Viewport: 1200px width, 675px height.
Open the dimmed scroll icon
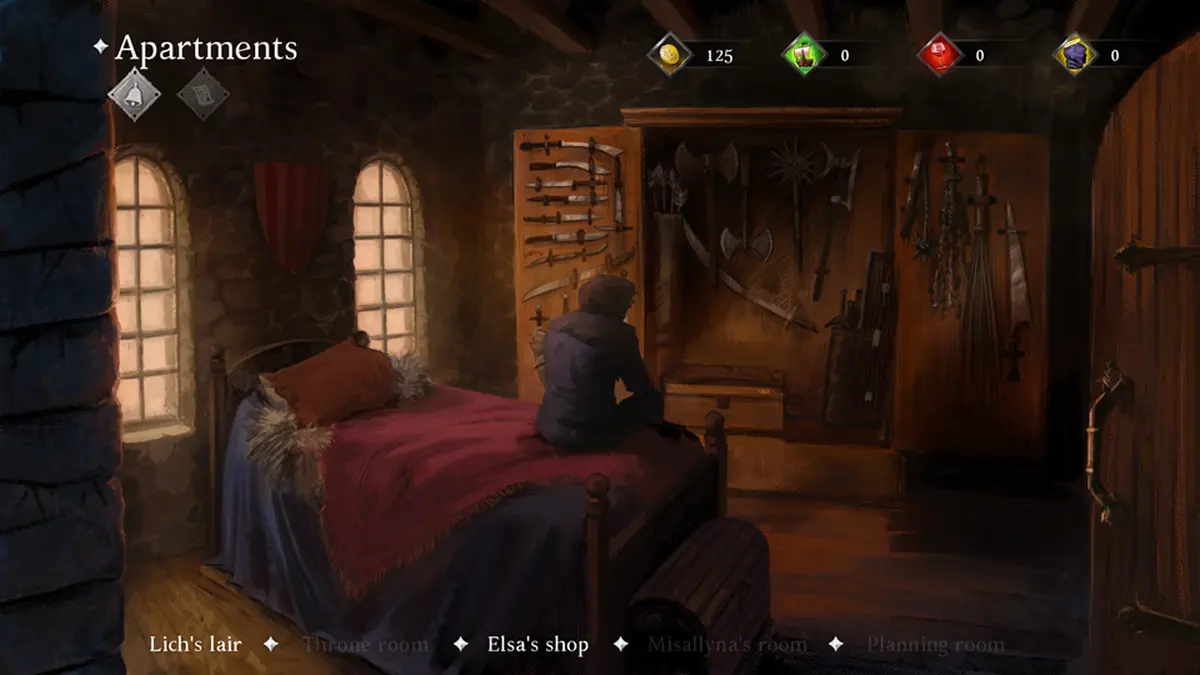[x=202, y=95]
